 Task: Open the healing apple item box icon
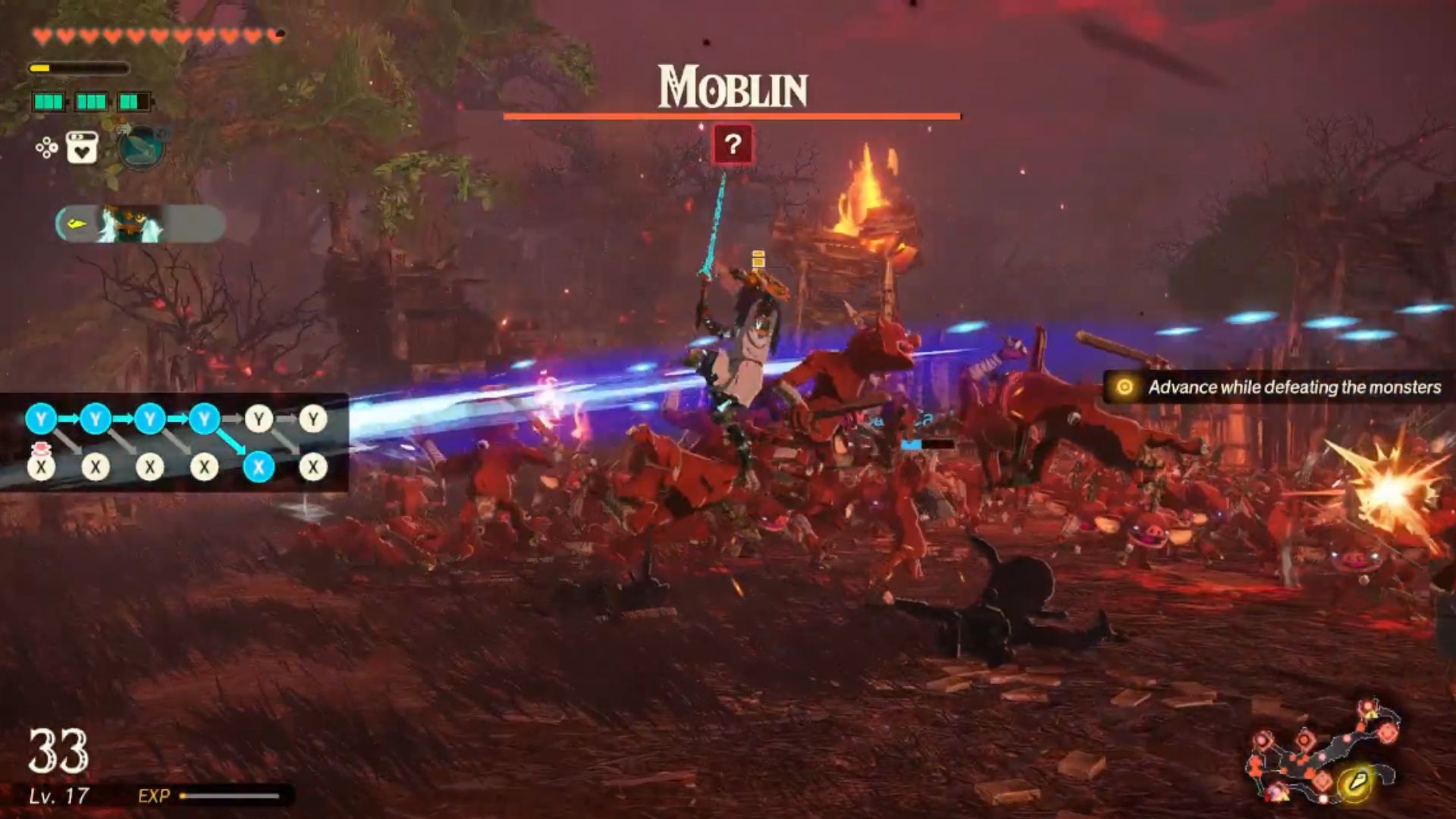coord(81,146)
